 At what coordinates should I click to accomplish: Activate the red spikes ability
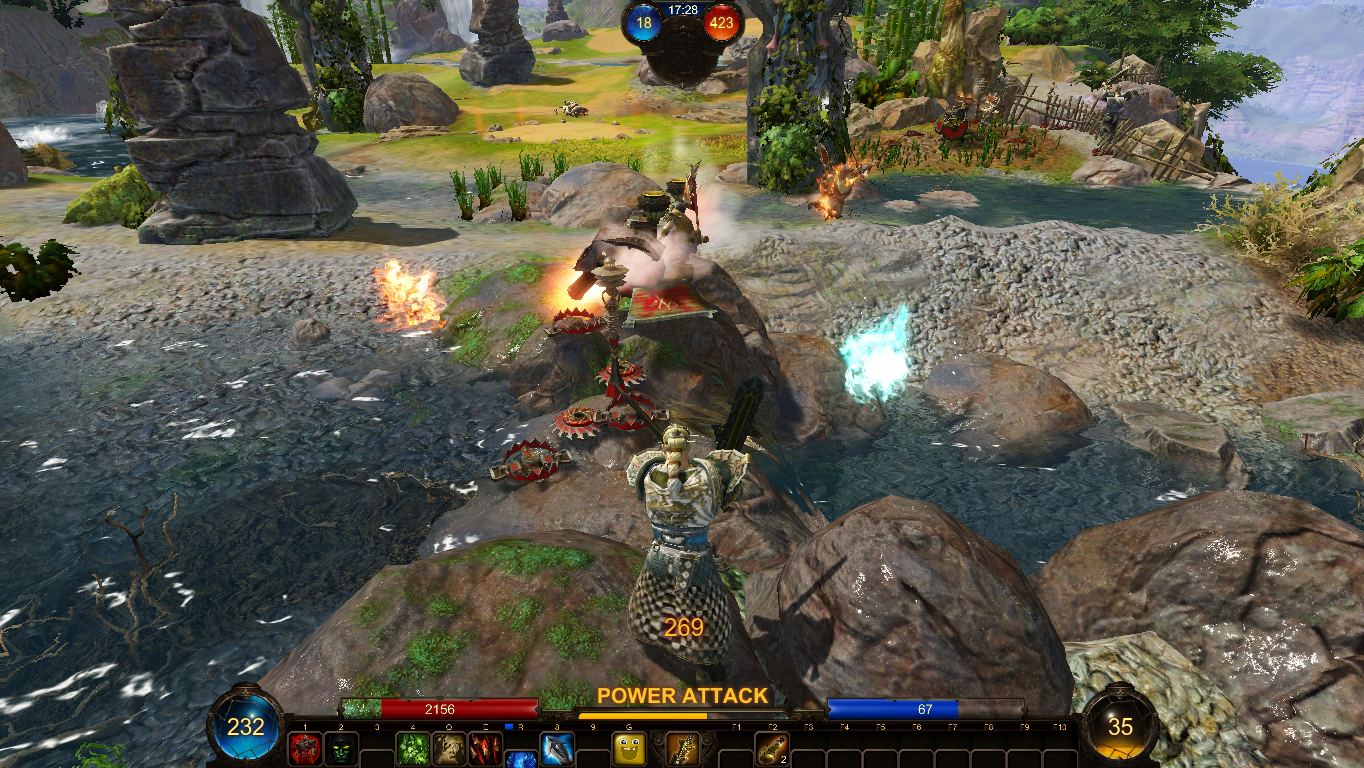pos(485,749)
